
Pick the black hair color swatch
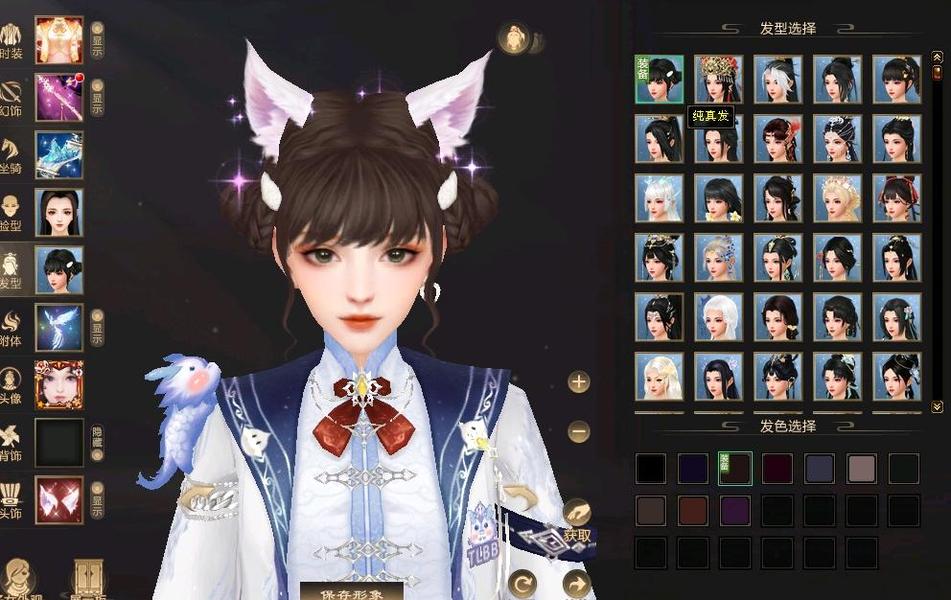point(651,468)
